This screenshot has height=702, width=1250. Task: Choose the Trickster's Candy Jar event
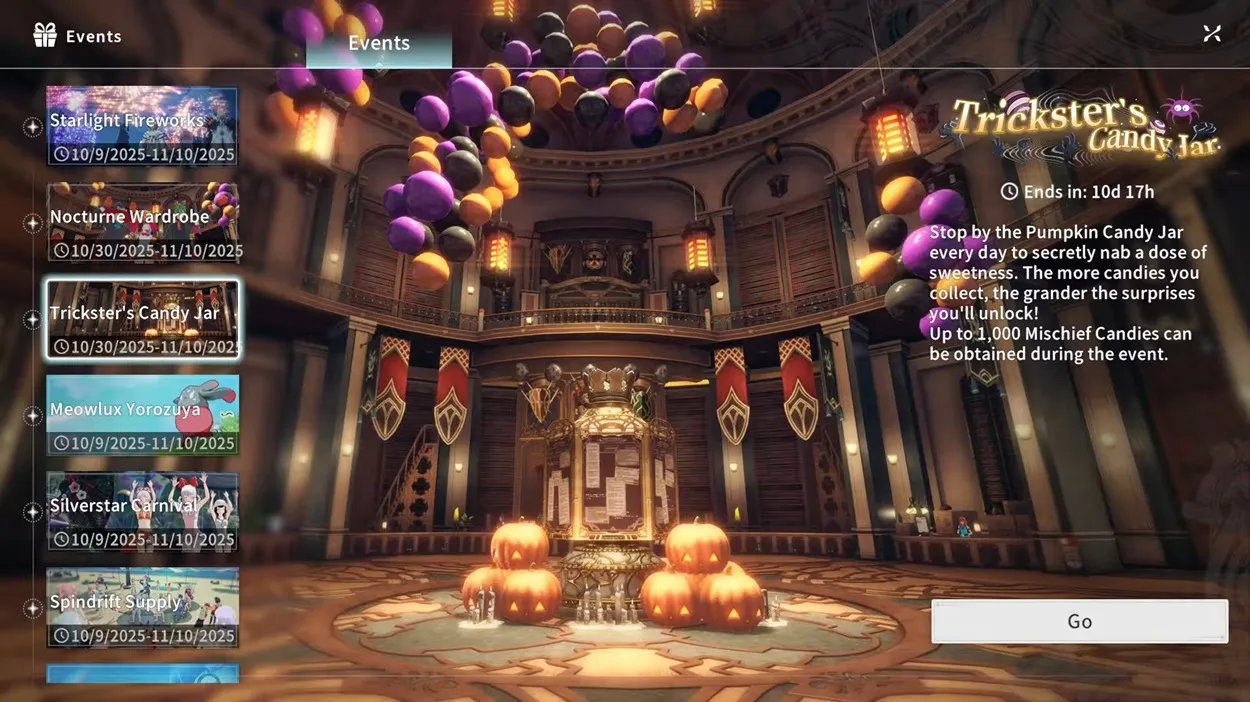coord(142,319)
